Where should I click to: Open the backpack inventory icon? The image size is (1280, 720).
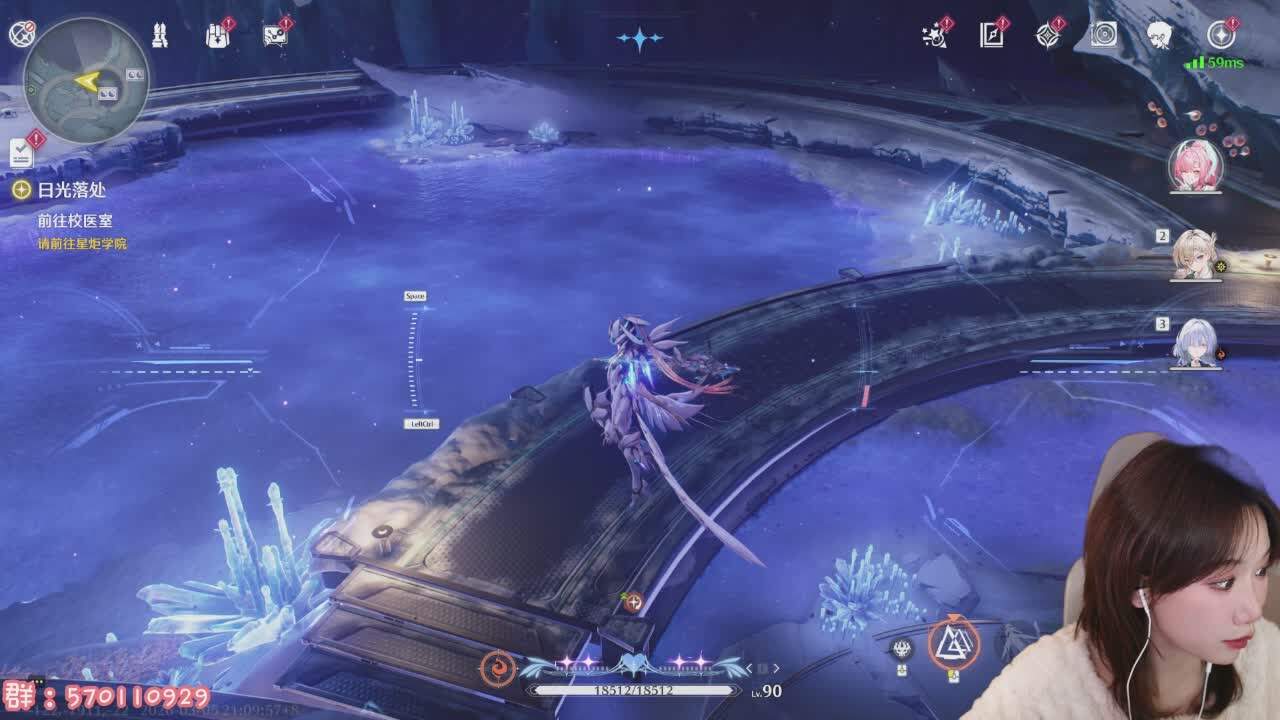click(x=217, y=35)
